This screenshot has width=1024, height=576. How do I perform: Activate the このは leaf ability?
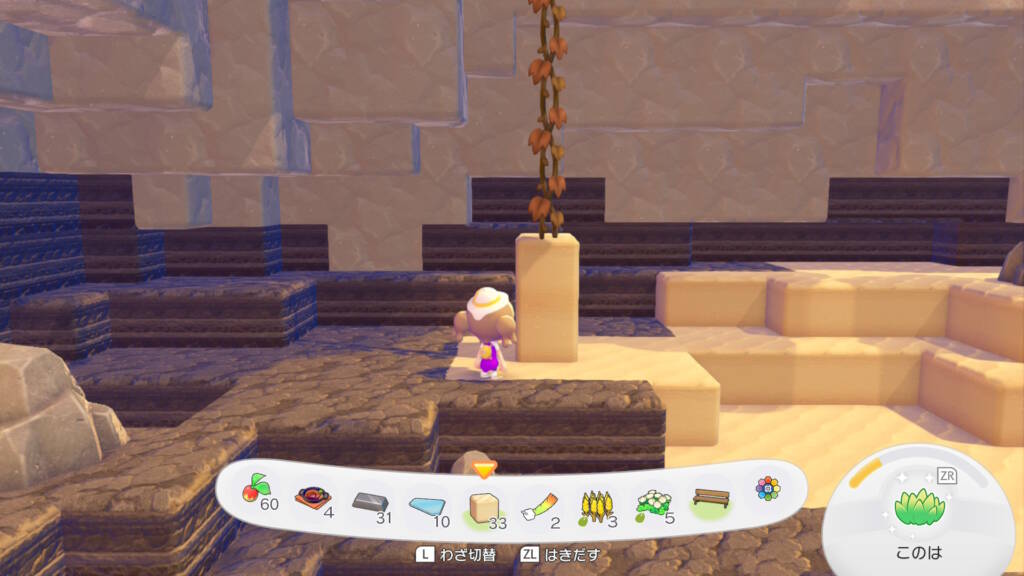[x=919, y=510]
